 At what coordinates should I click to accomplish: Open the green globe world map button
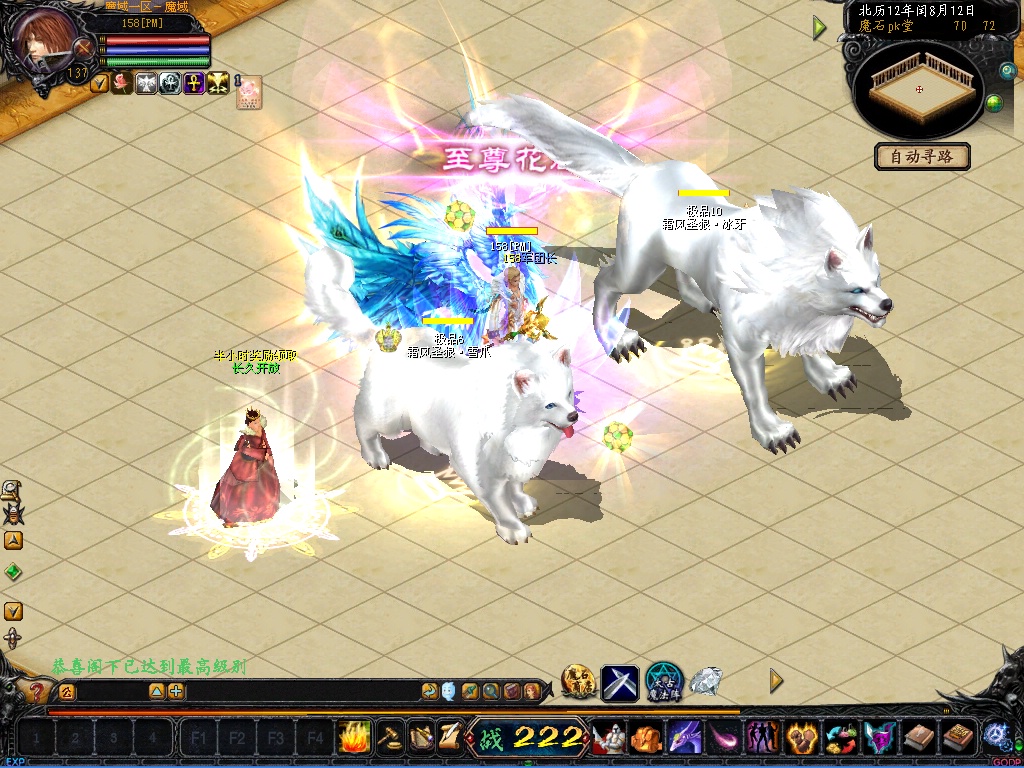pos(994,103)
